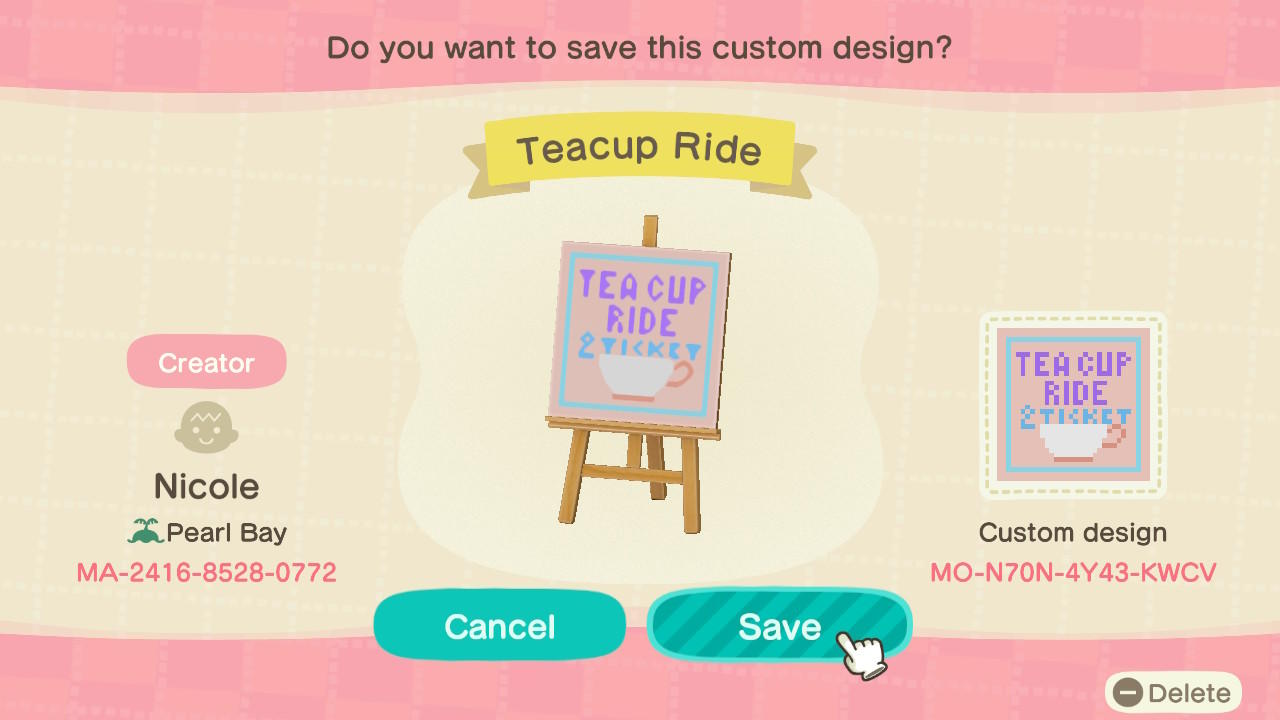Image resolution: width=1280 pixels, height=720 pixels.
Task: Select the creator code MA-2416-8528-0772
Action: click(x=206, y=572)
